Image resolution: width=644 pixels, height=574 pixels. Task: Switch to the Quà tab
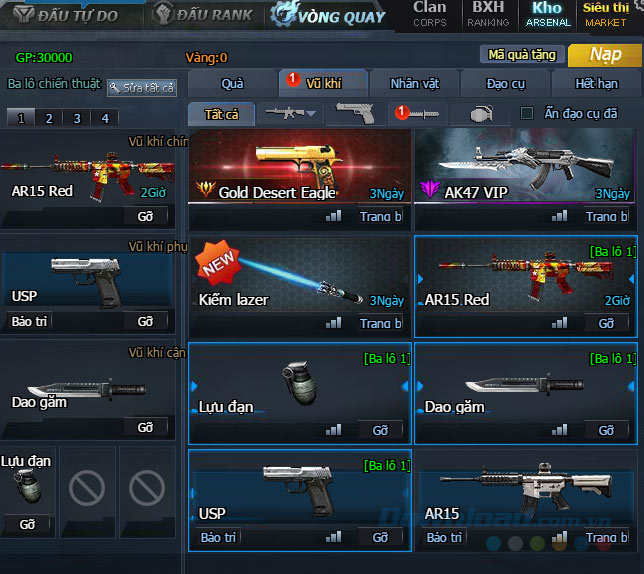tap(231, 84)
